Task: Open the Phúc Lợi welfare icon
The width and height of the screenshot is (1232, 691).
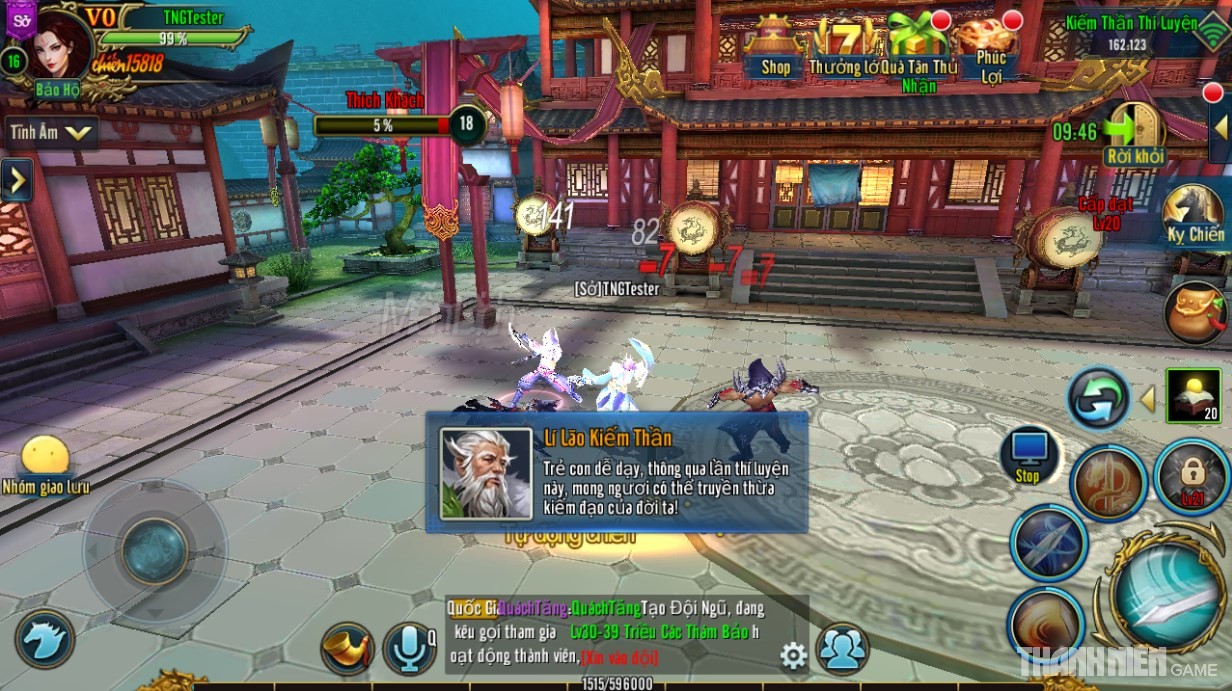Action: point(989,47)
